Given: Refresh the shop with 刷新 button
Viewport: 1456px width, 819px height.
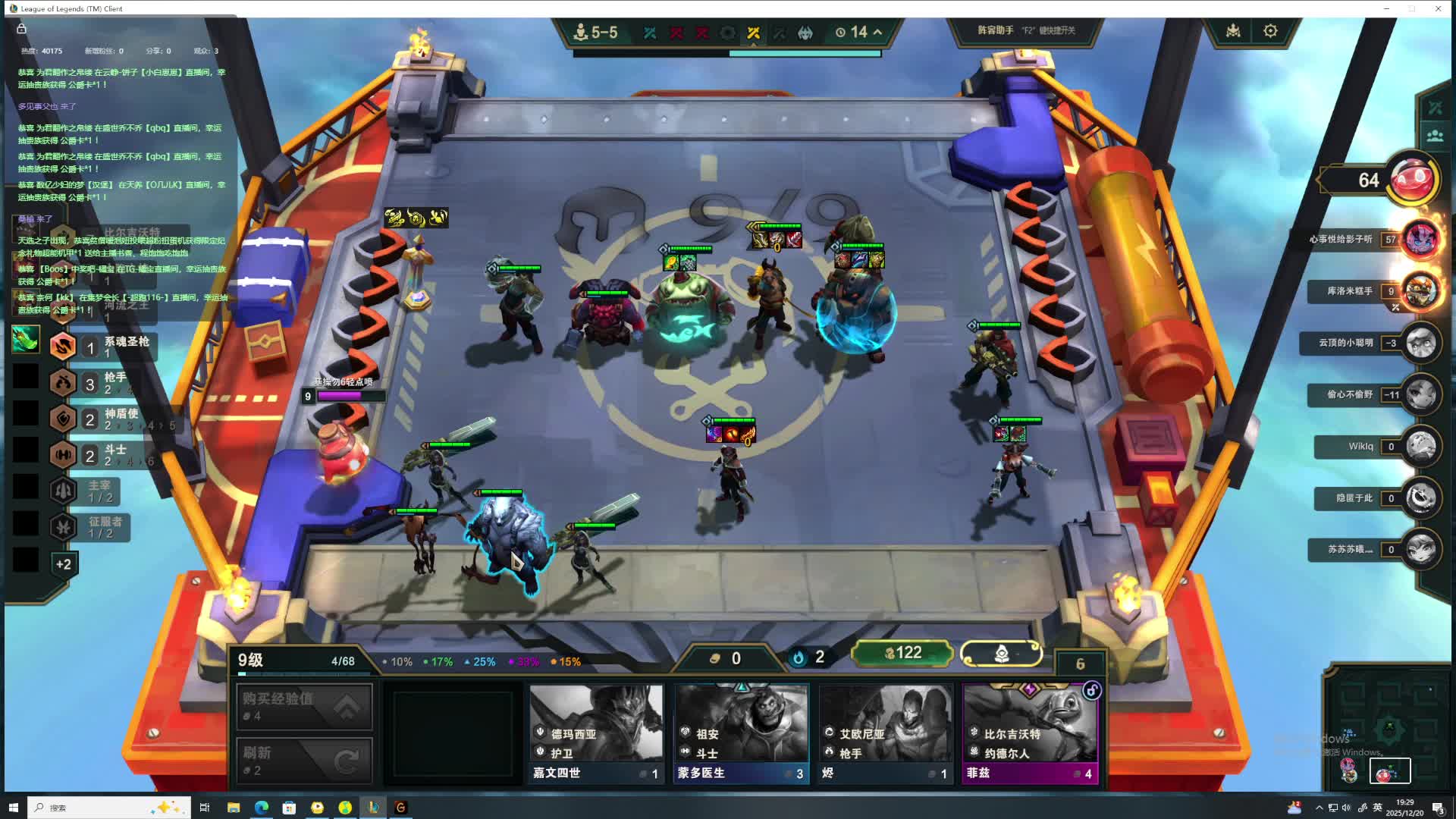Looking at the screenshot, I should [x=304, y=761].
